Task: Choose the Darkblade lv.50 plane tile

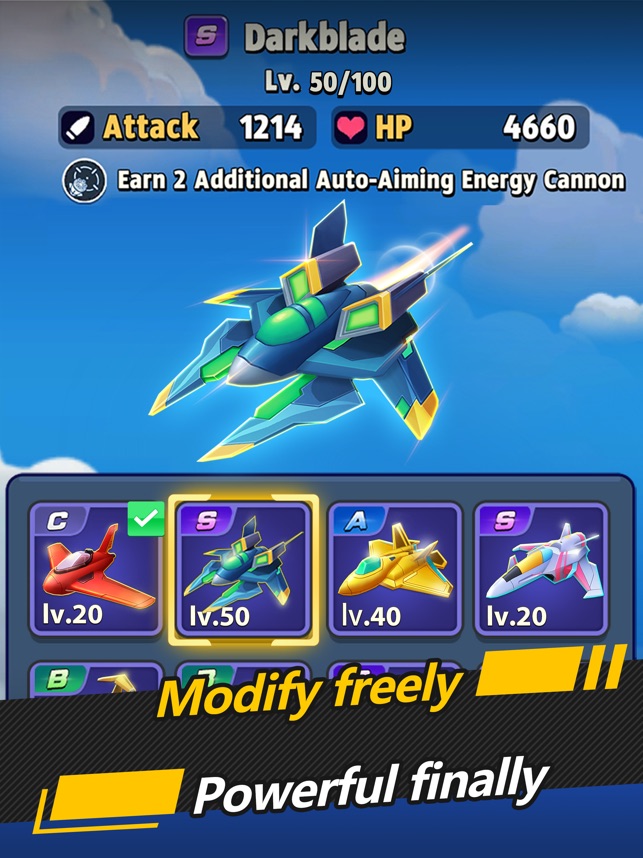Action: tap(243, 571)
